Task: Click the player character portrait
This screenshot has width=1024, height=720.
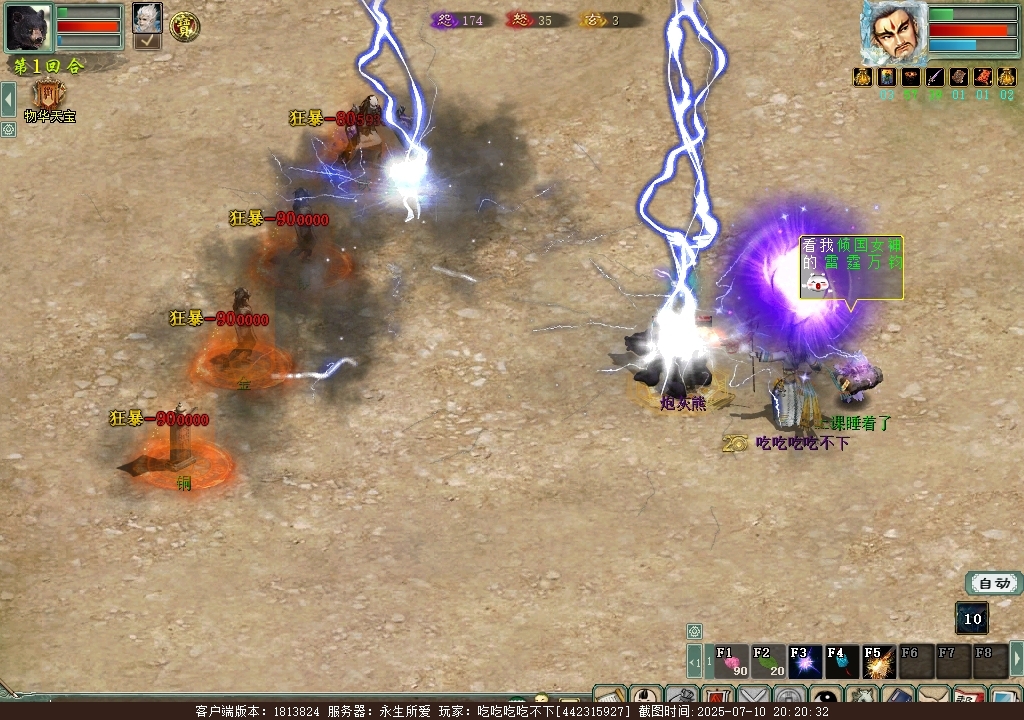Action: point(892,32)
